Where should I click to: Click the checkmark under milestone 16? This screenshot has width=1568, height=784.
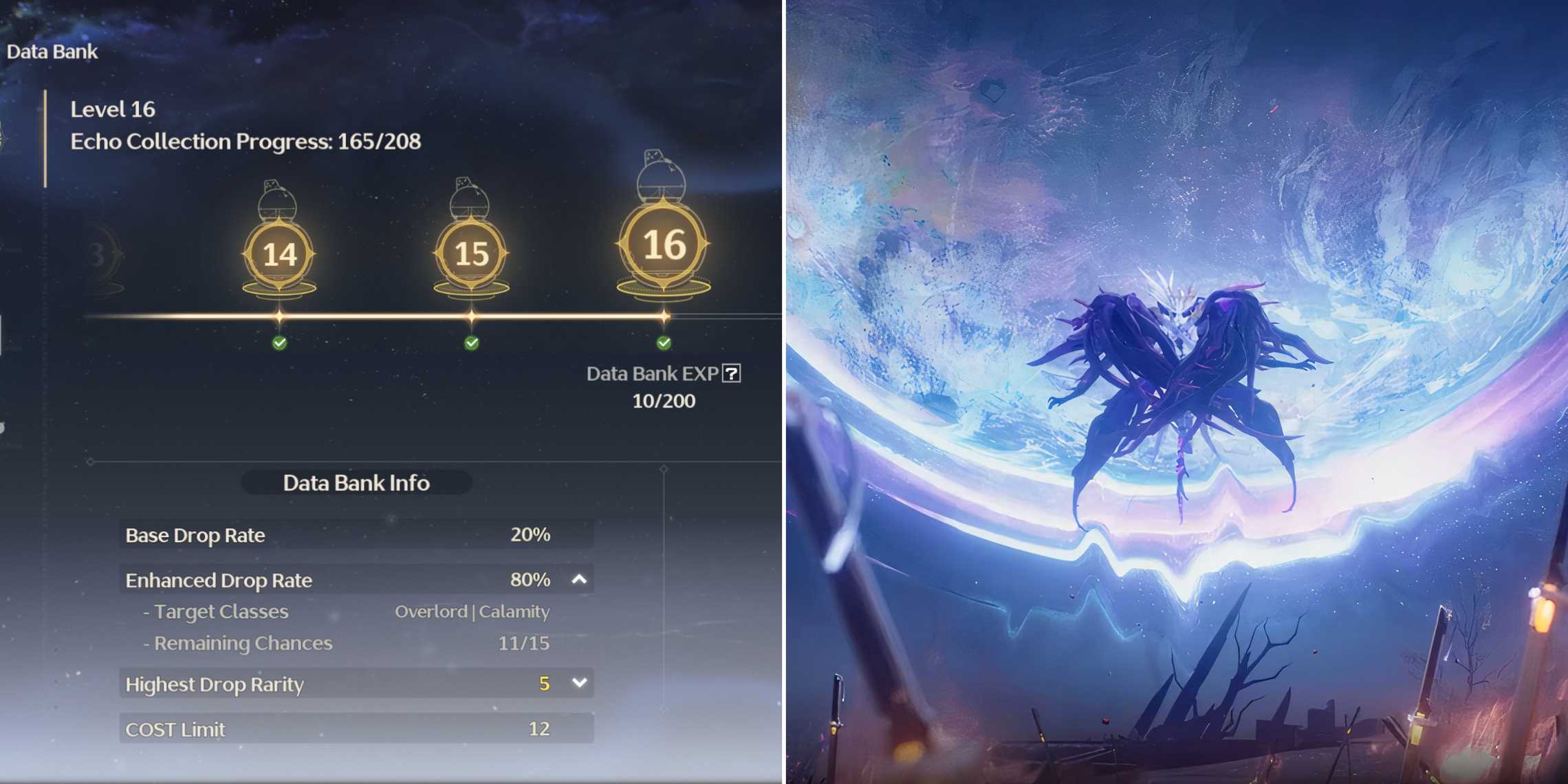(662, 344)
